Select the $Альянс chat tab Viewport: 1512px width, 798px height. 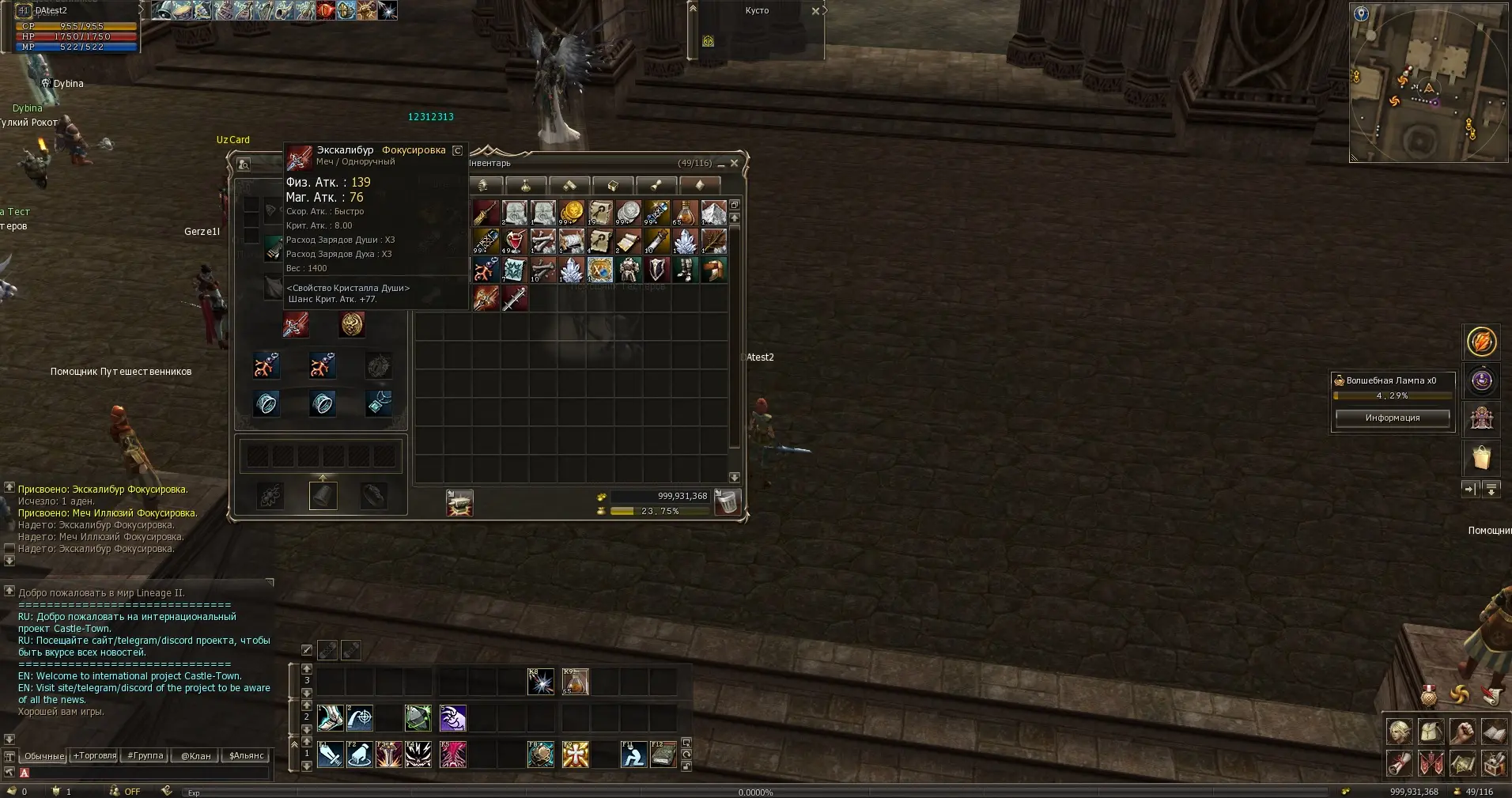[x=246, y=755]
